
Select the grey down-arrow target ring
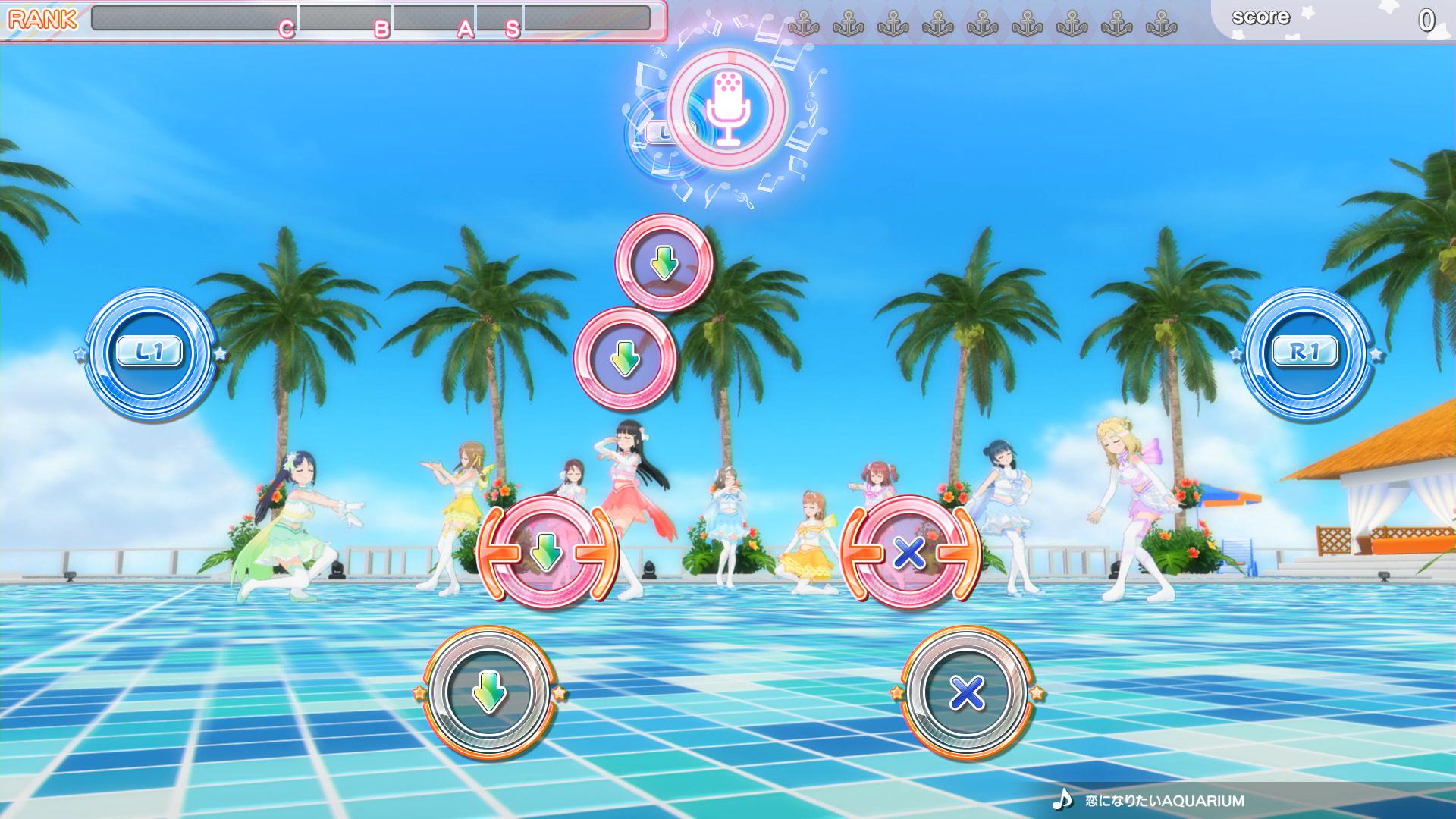[x=489, y=692]
